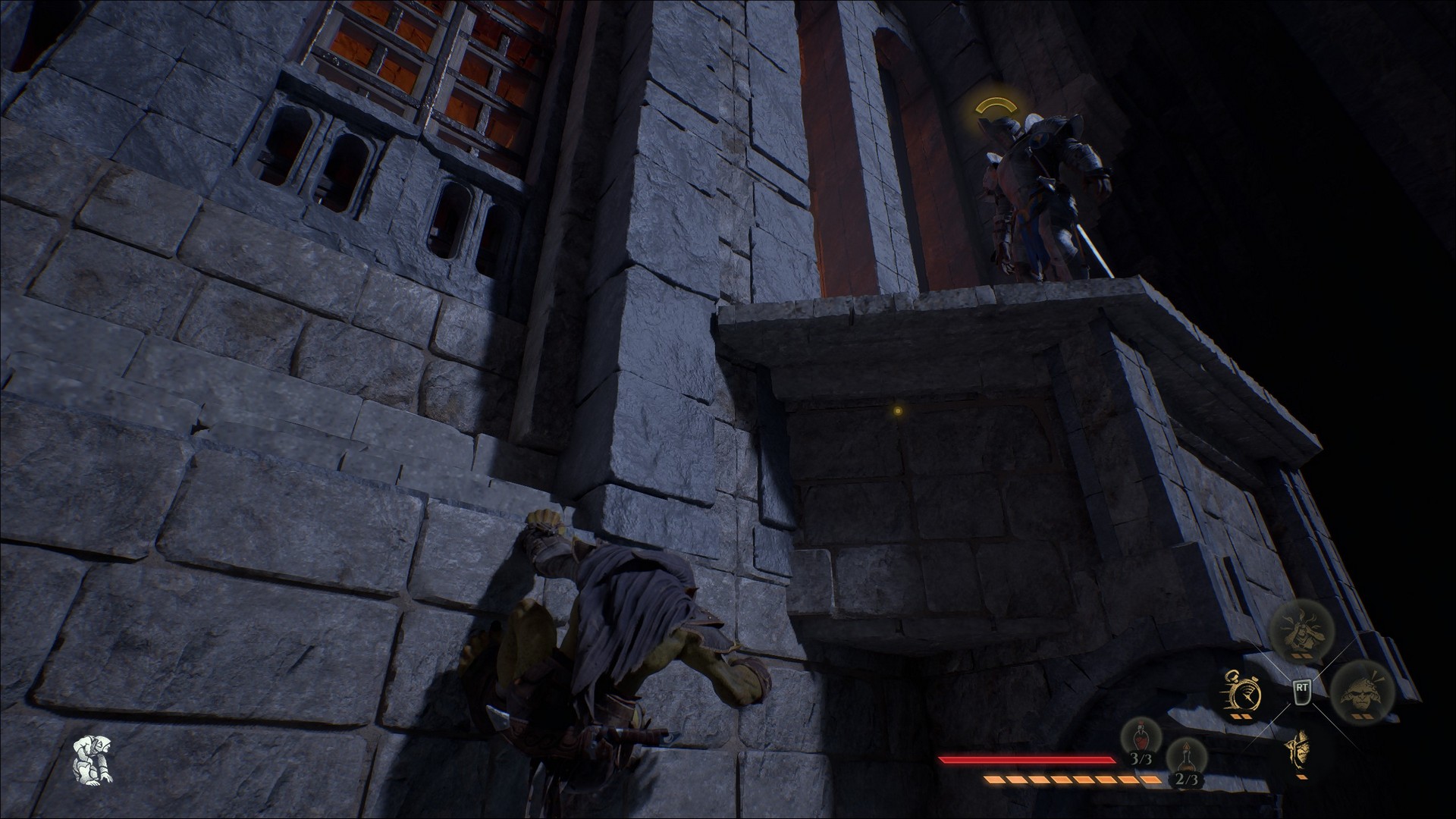Viewport: 1456px width, 819px height.
Task: Toggle amber vision via the goblin head indicator
Action: pos(1300,751)
